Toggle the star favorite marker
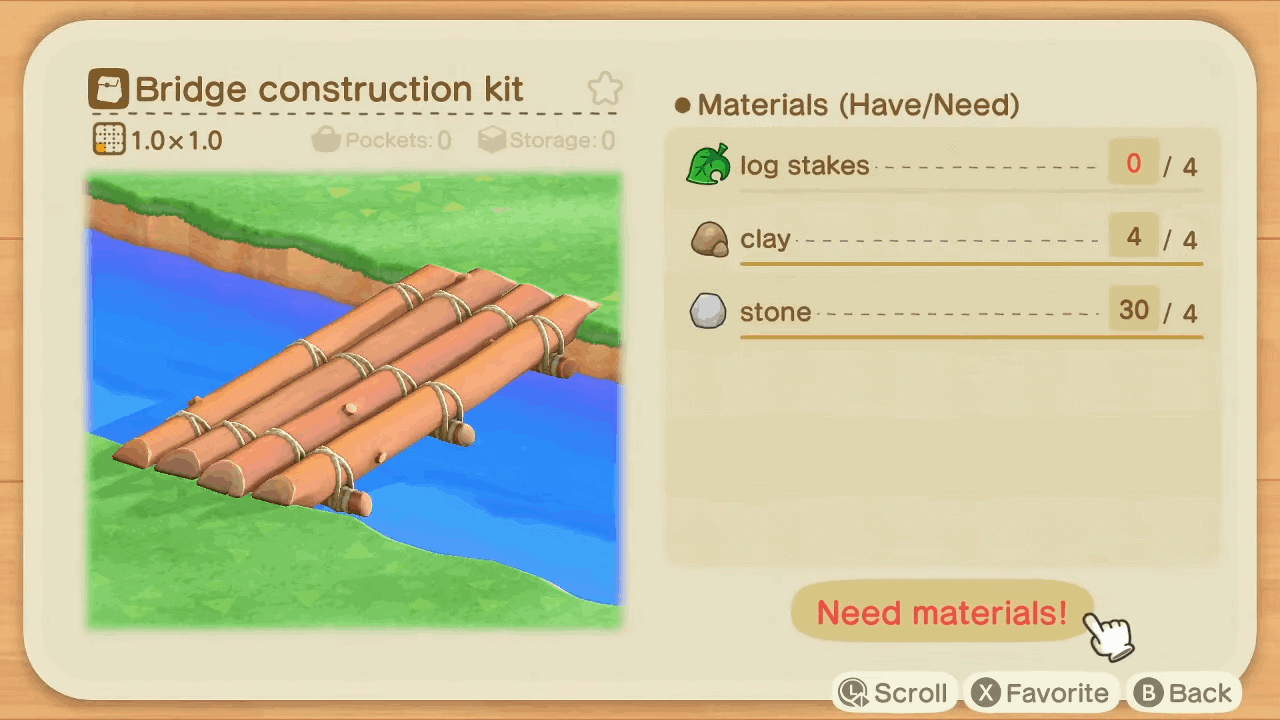1280x720 pixels. (x=604, y=88)
